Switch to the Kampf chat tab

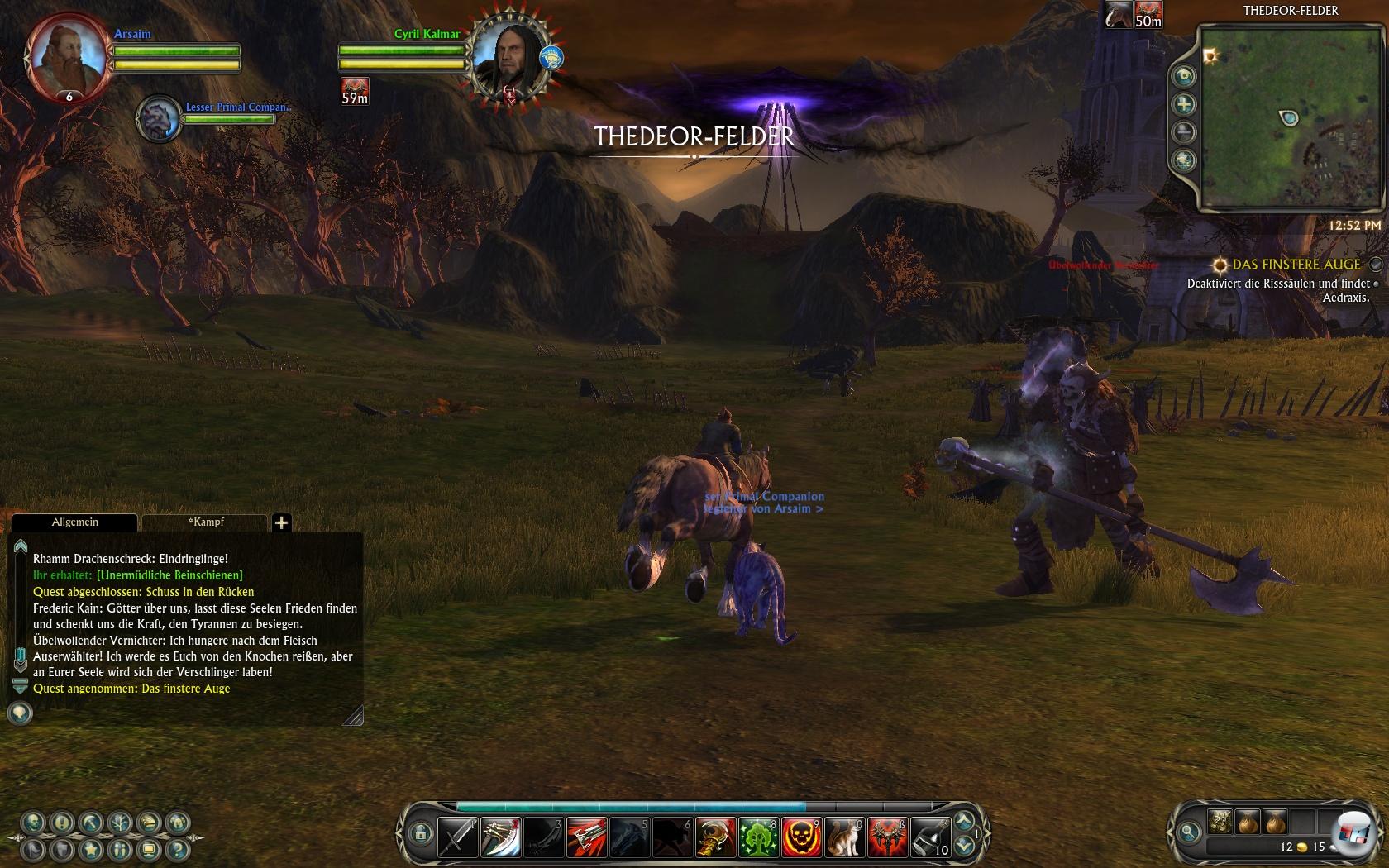point(205,522)
